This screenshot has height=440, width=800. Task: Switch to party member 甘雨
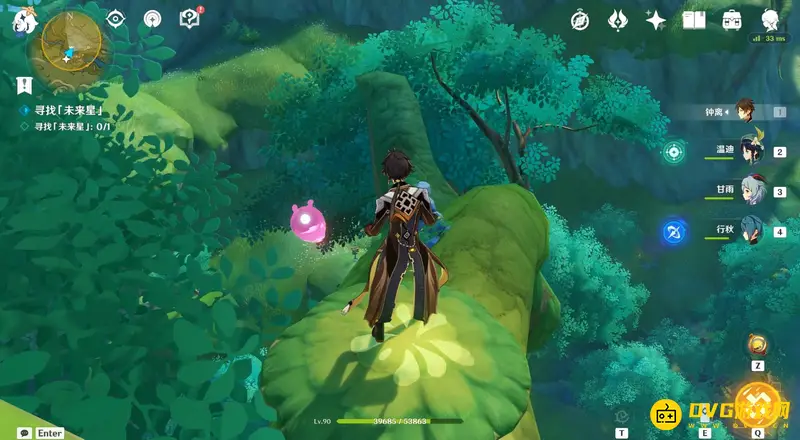(x=752, y=190)
